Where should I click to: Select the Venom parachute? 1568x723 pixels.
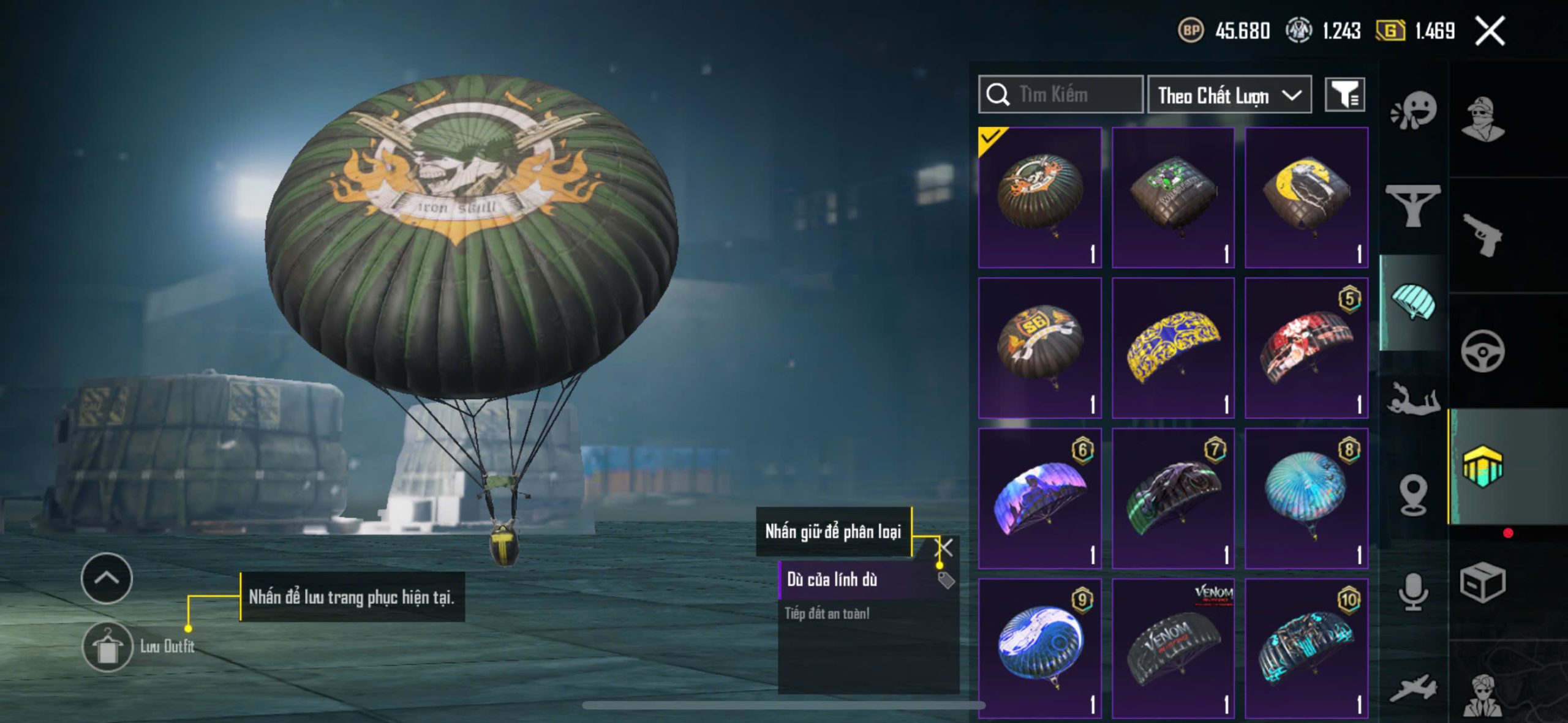[x=1173, y=648]
